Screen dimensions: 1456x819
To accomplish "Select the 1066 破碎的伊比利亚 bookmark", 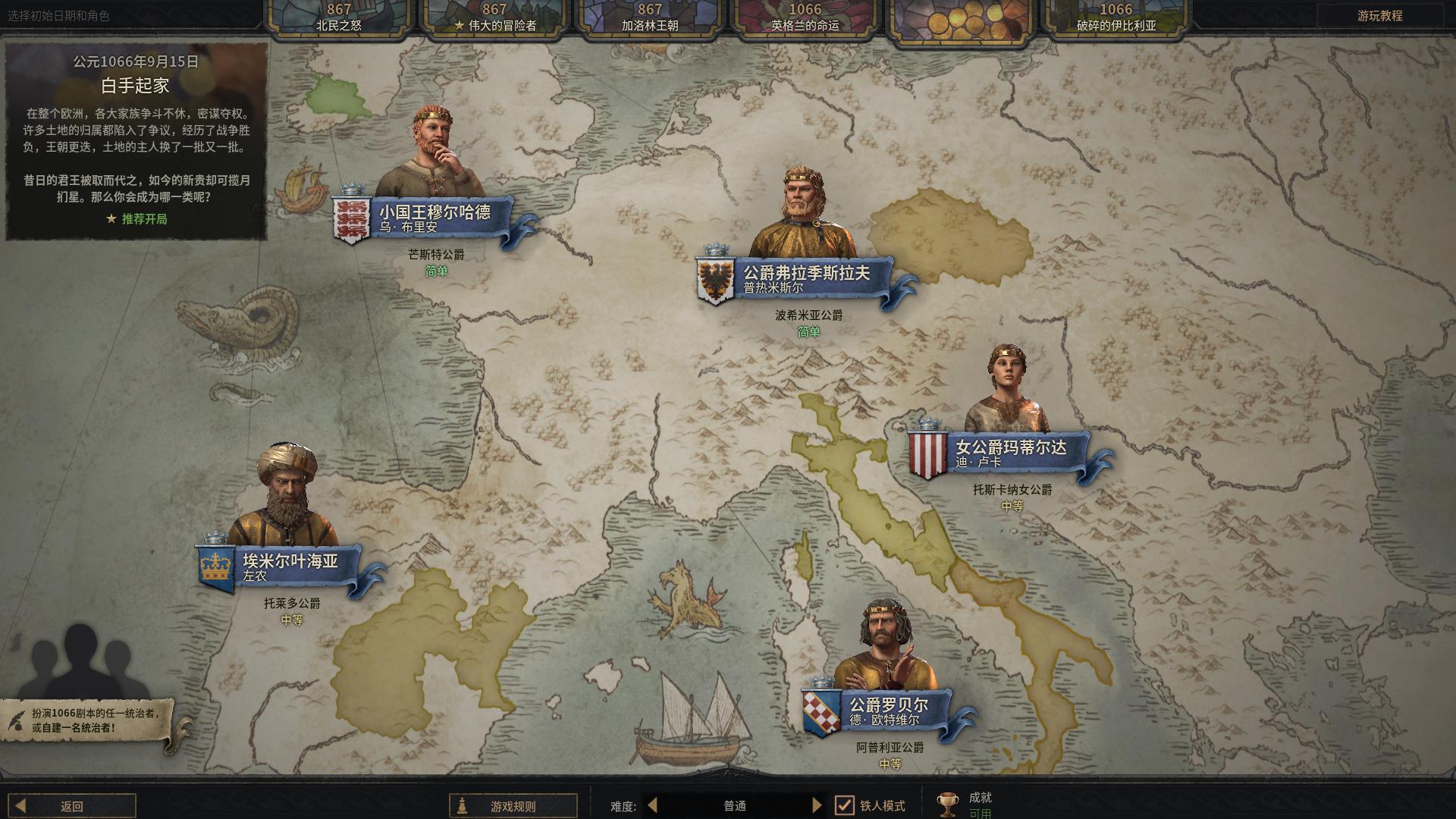I will click(x=1116, y=17).
